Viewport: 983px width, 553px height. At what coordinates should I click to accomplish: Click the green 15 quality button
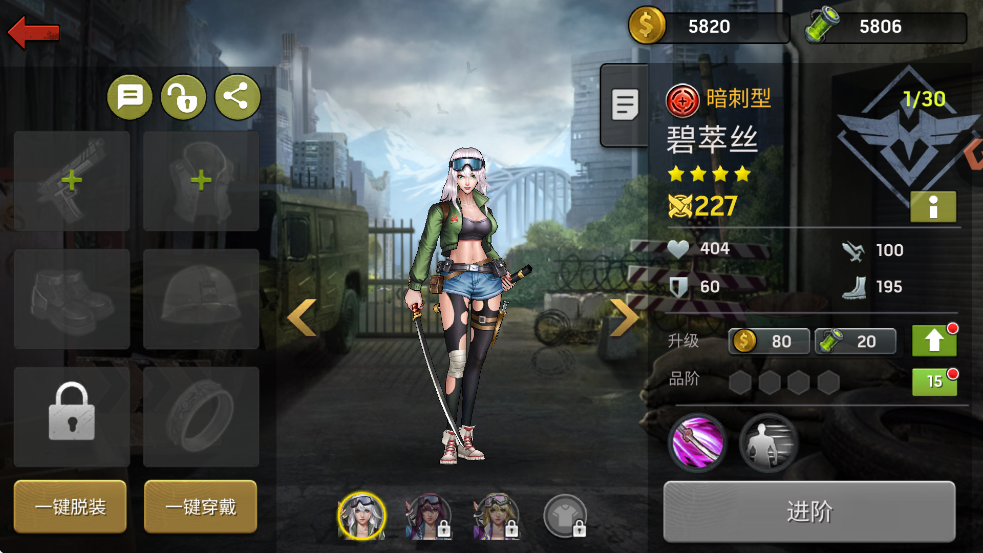tap(934, 382)
